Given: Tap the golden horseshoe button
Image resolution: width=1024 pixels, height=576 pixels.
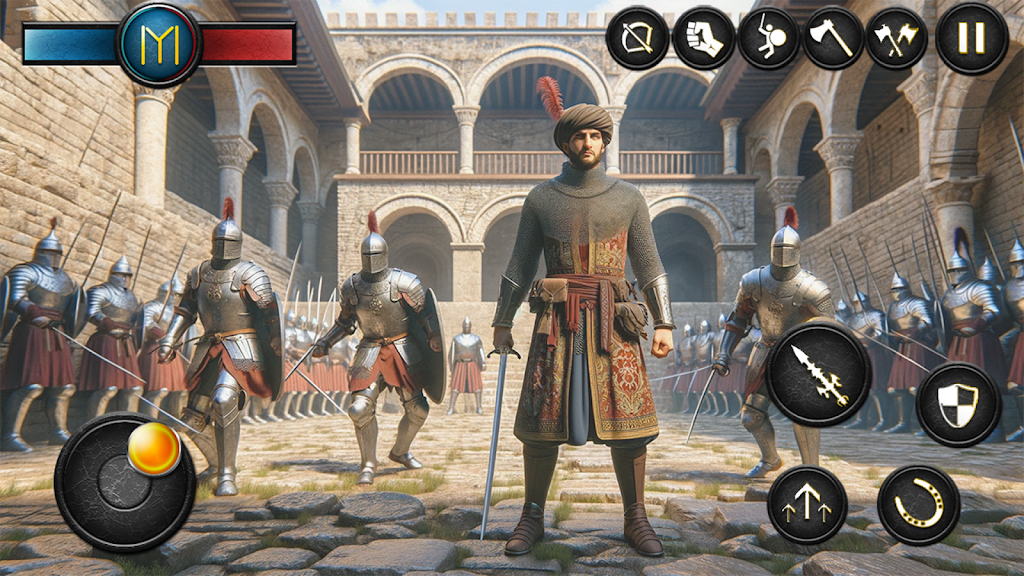Looking at the screenshot, I should click(x=918, y=504).
